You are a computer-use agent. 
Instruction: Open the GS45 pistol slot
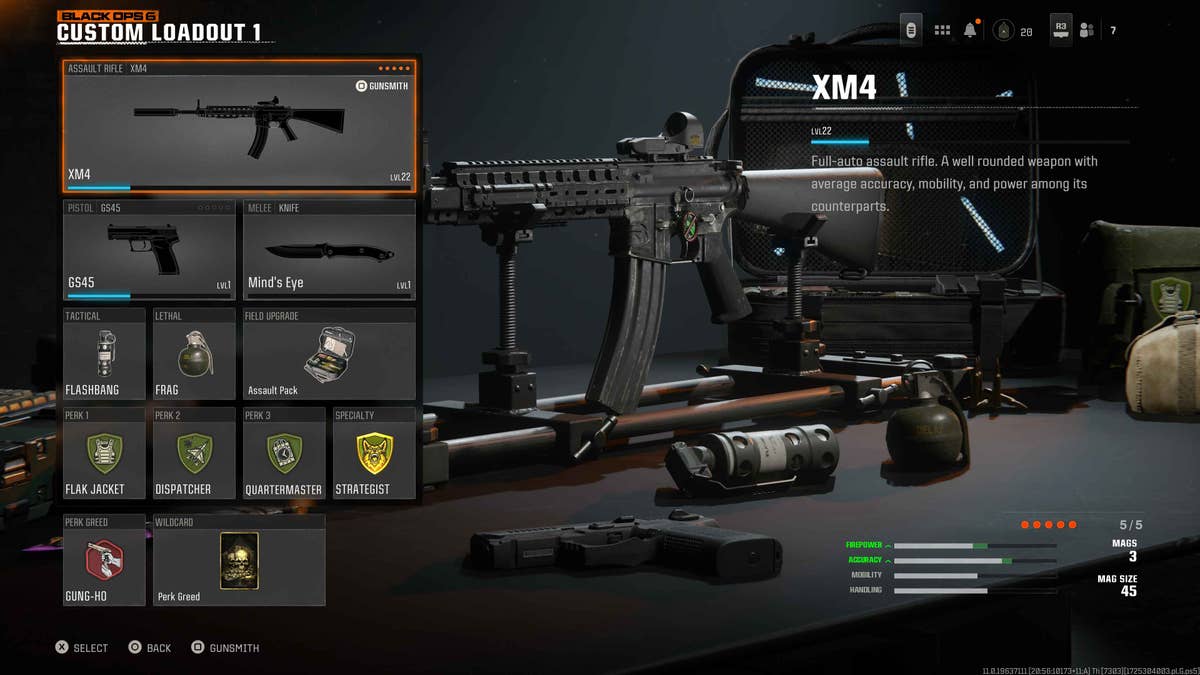pos(149,250)
